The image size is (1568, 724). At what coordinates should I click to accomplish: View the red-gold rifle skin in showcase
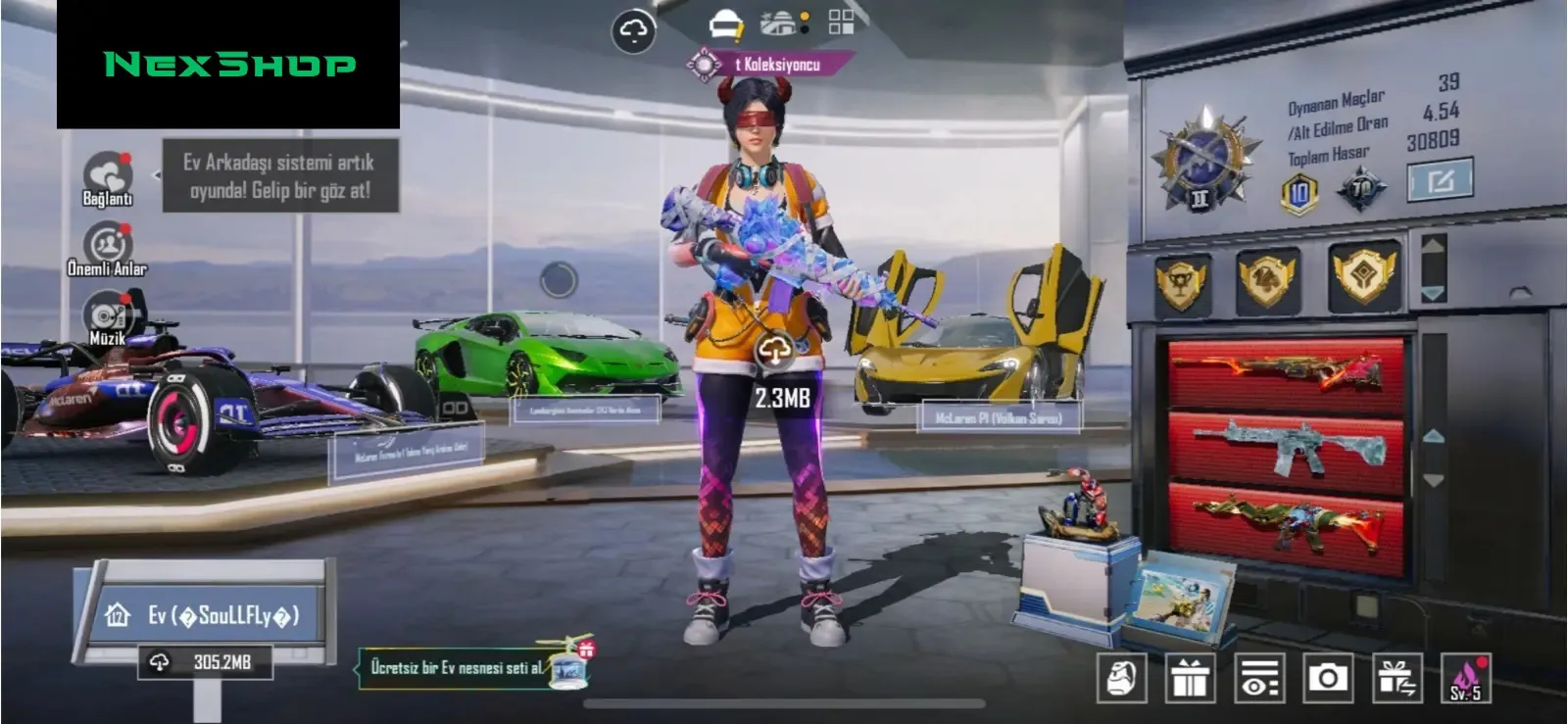pos(1286,372)
